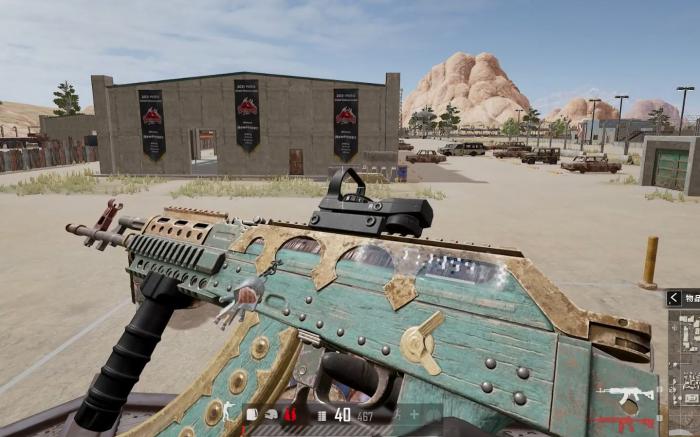The image size is (700, 437).
Task: Click the red vest armor icon
Action: [290, 414]
